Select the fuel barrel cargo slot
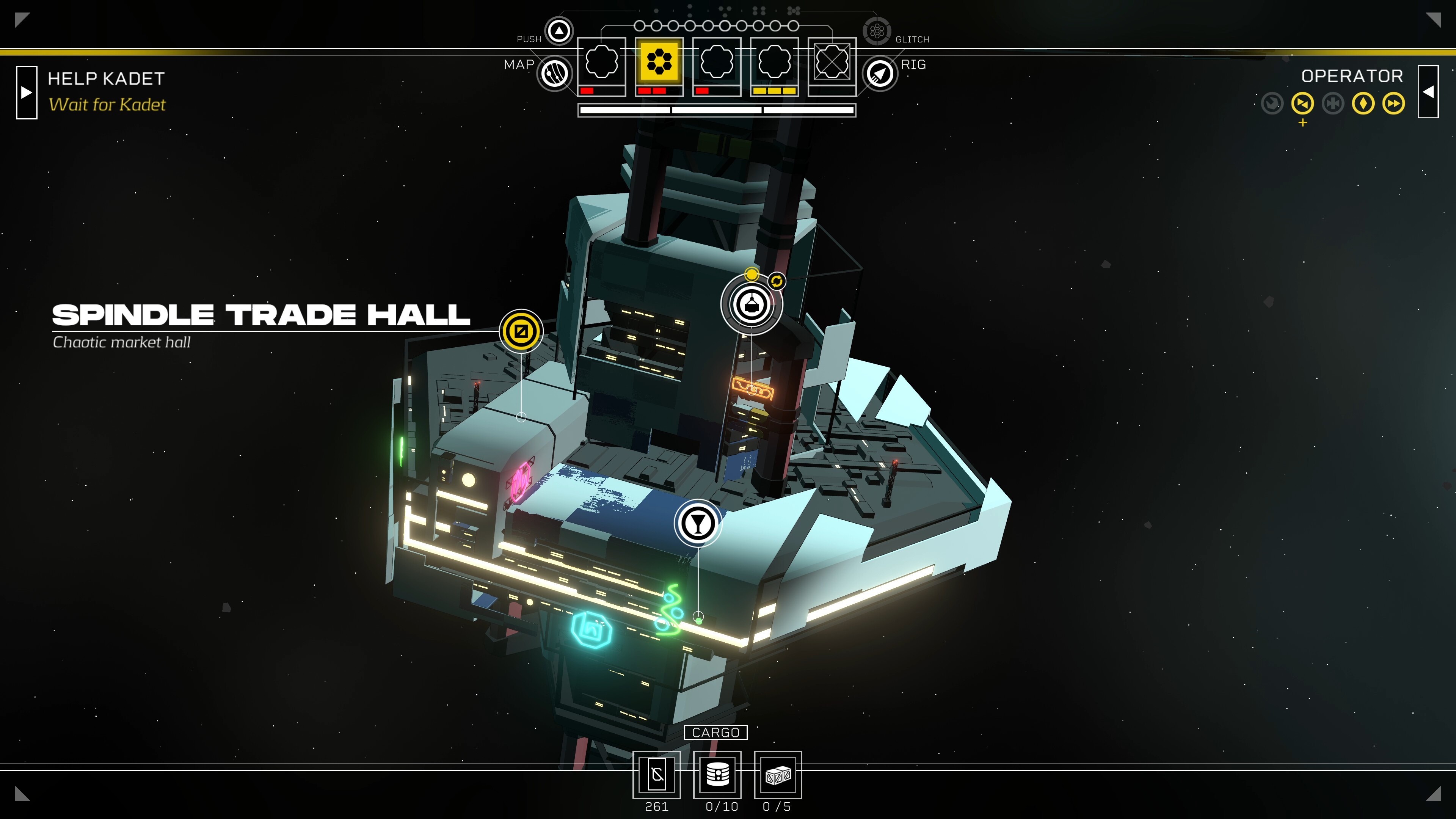The height and width of the screenshot is (819, 1456). [x=717, y=774]
